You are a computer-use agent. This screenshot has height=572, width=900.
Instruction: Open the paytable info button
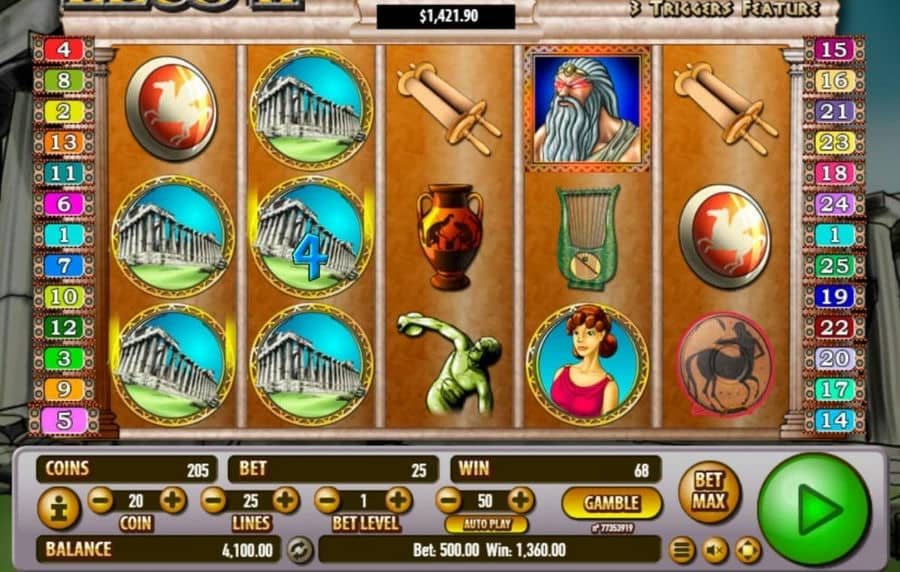pyautogui.click(x=58, y=509)
